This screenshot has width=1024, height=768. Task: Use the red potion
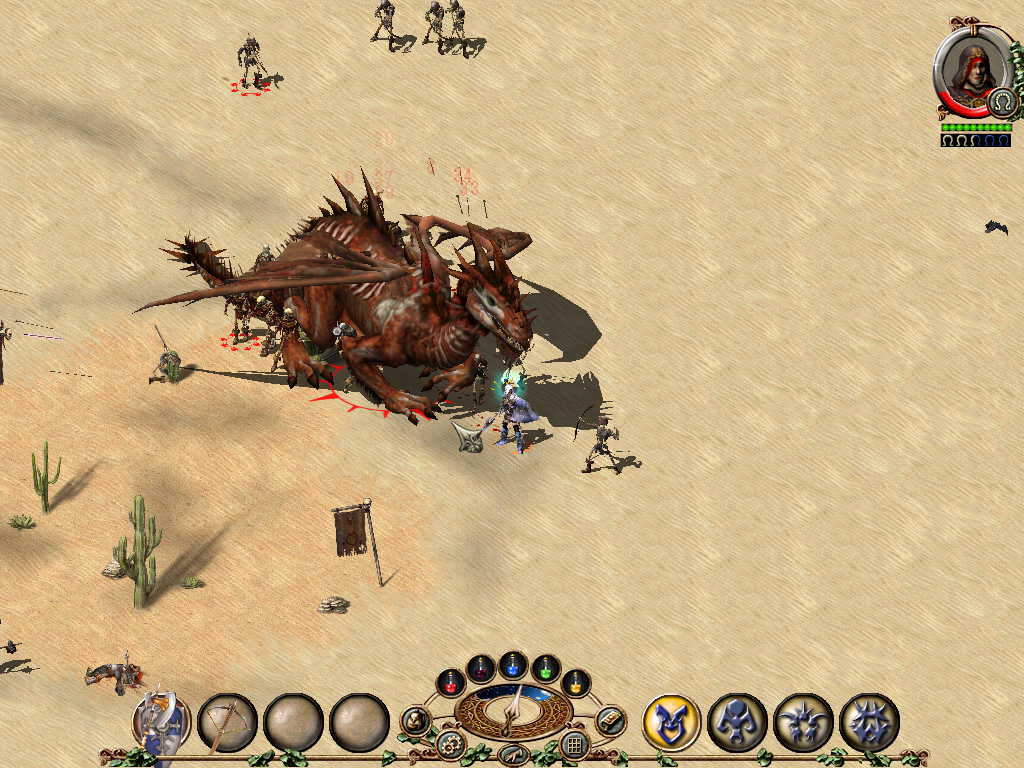451,684
